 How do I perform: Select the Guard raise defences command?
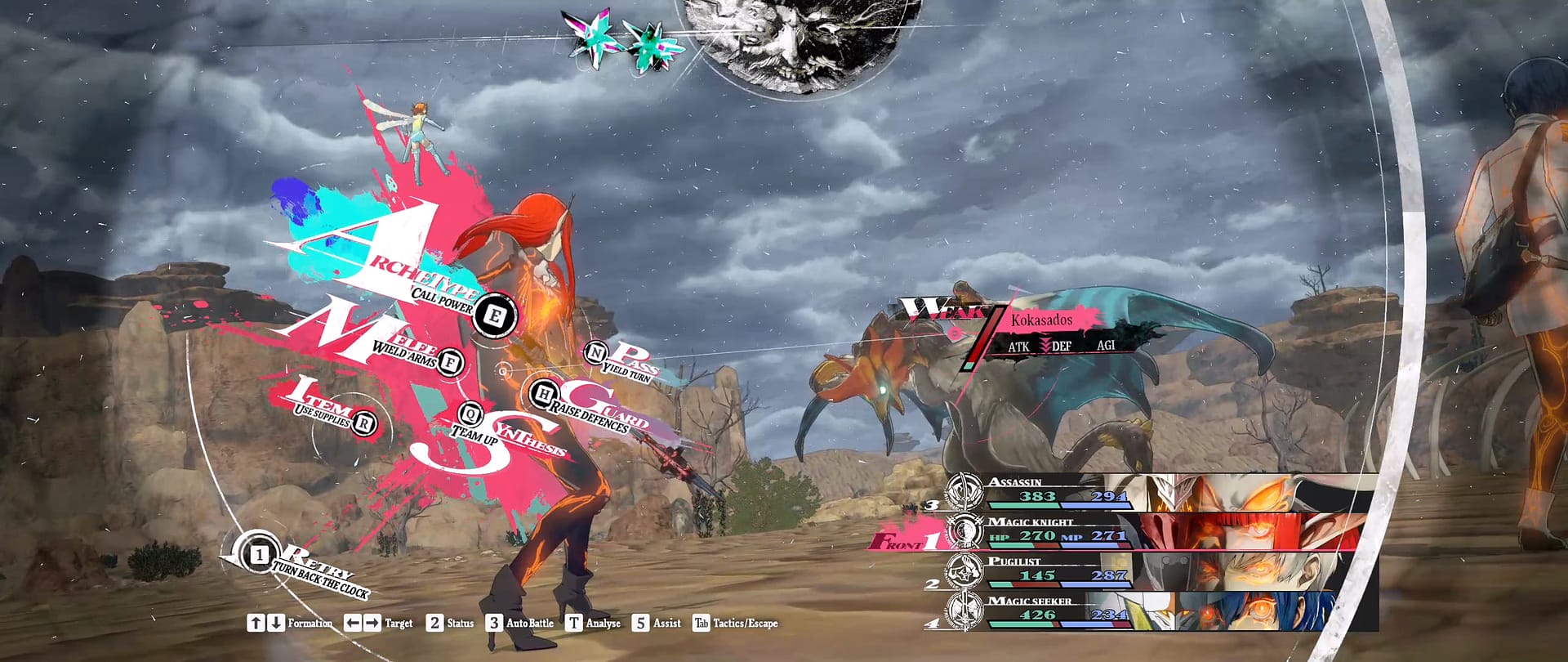543,396
